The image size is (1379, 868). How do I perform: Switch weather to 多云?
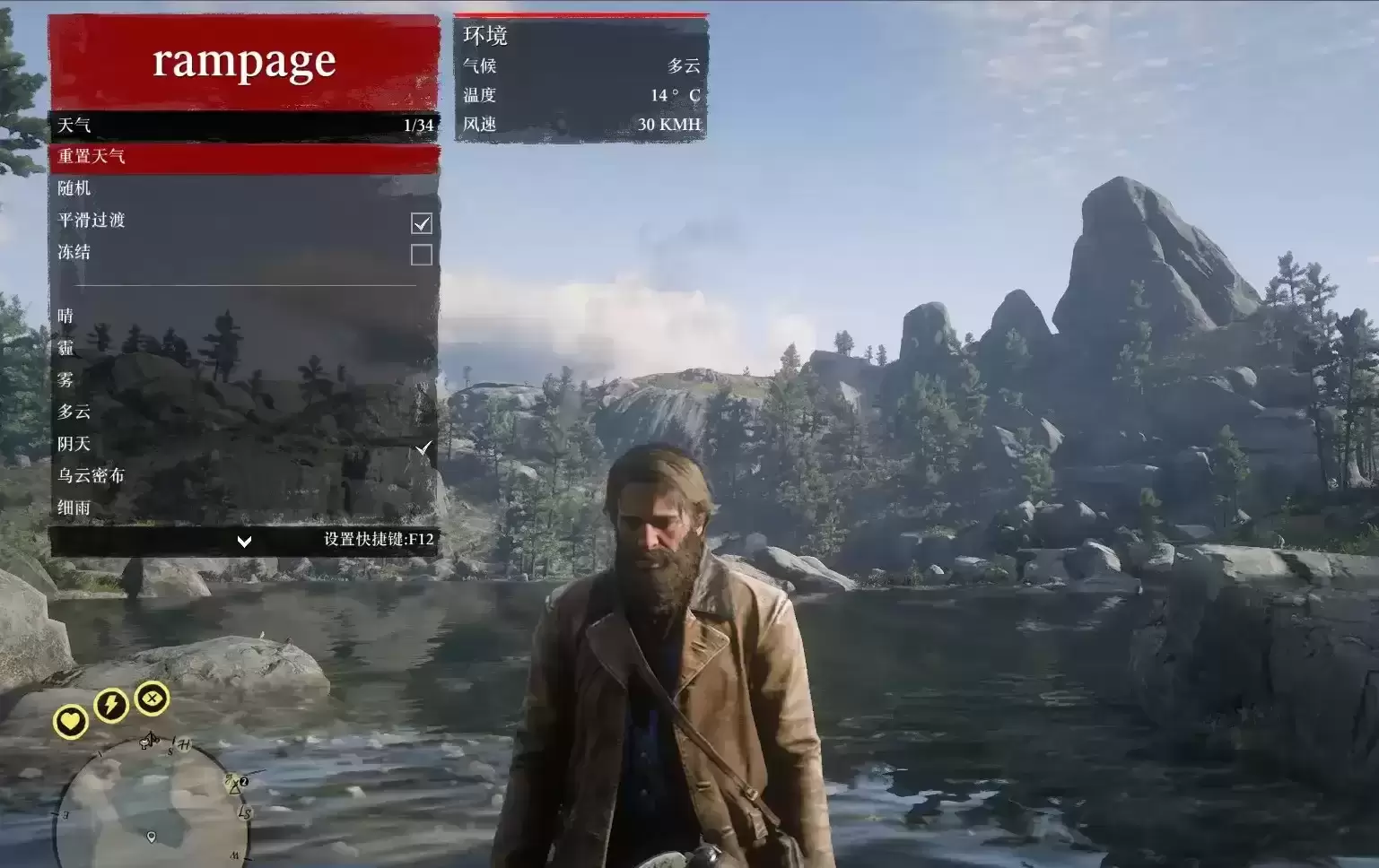click(x=243, y=412)
